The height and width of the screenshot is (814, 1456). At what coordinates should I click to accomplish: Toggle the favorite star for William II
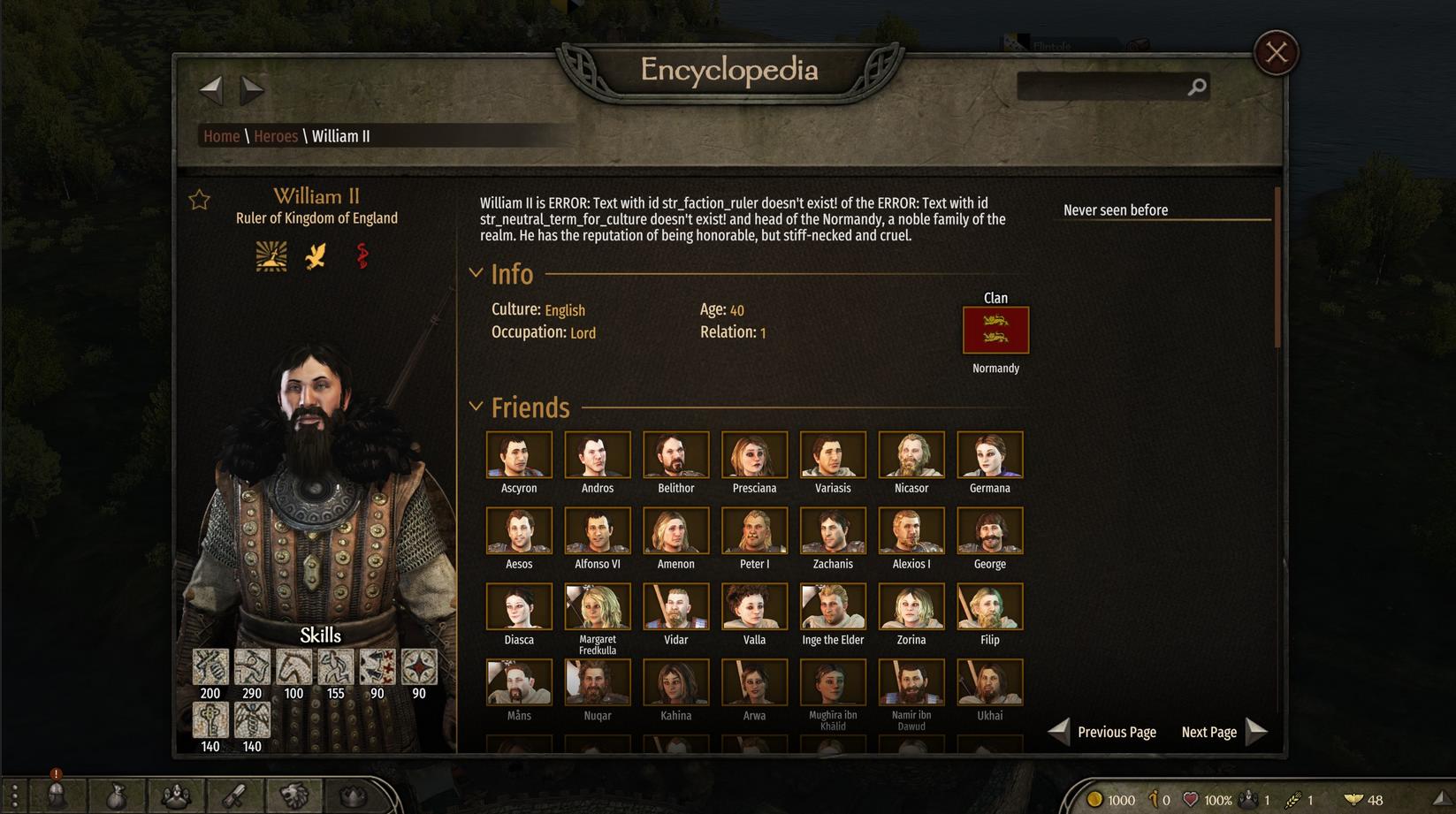[x=200, y=200]
